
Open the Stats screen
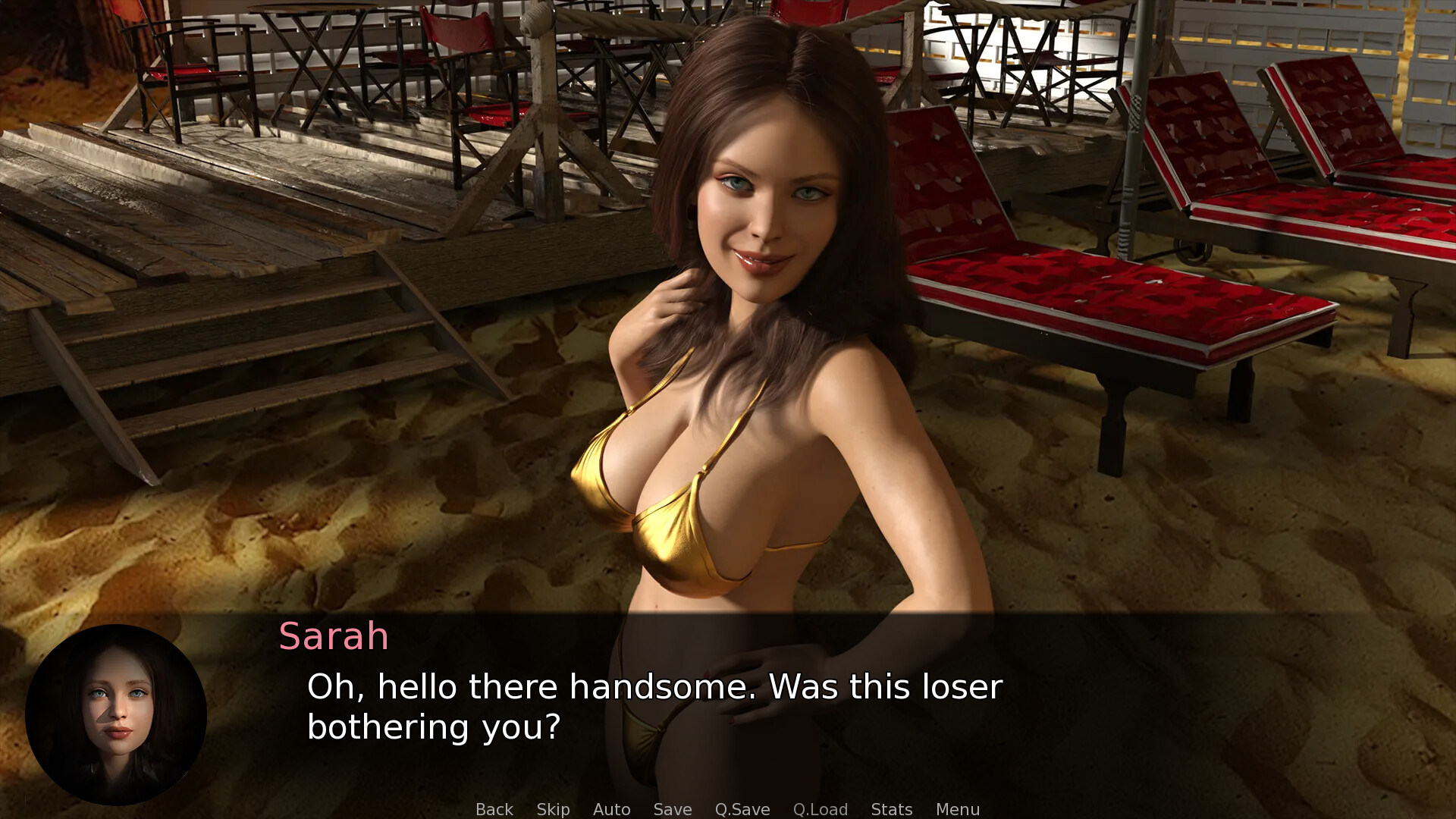click(x=891, y=809)
